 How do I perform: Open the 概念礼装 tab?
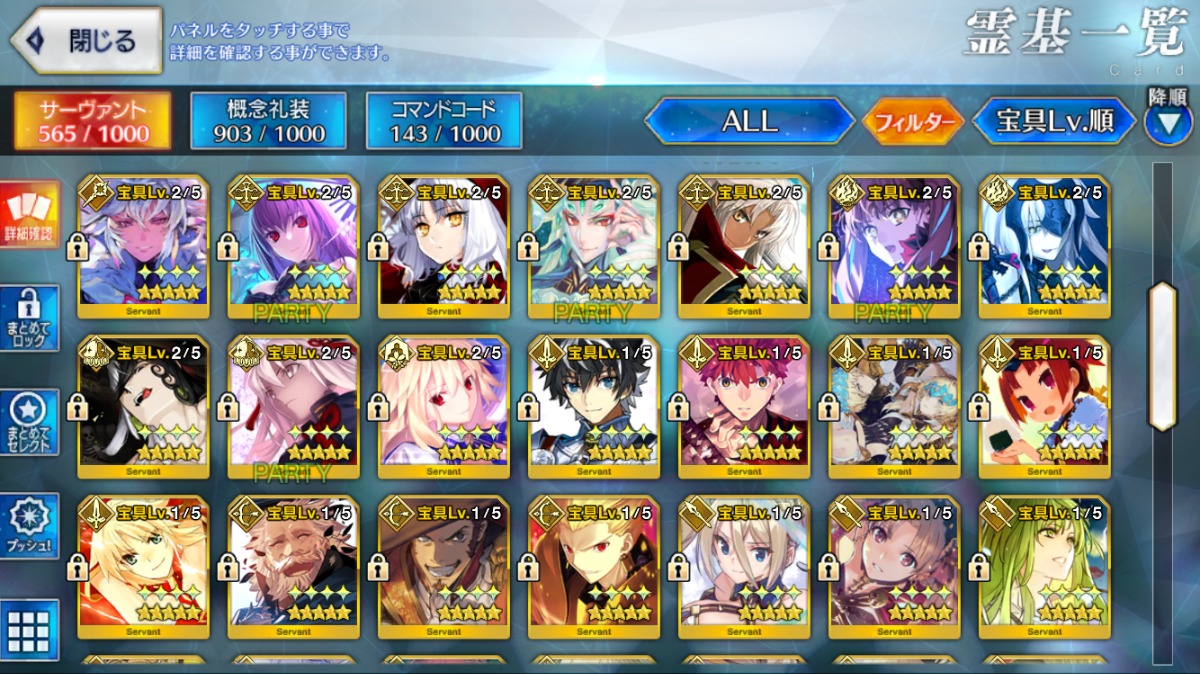coord(269,121)
